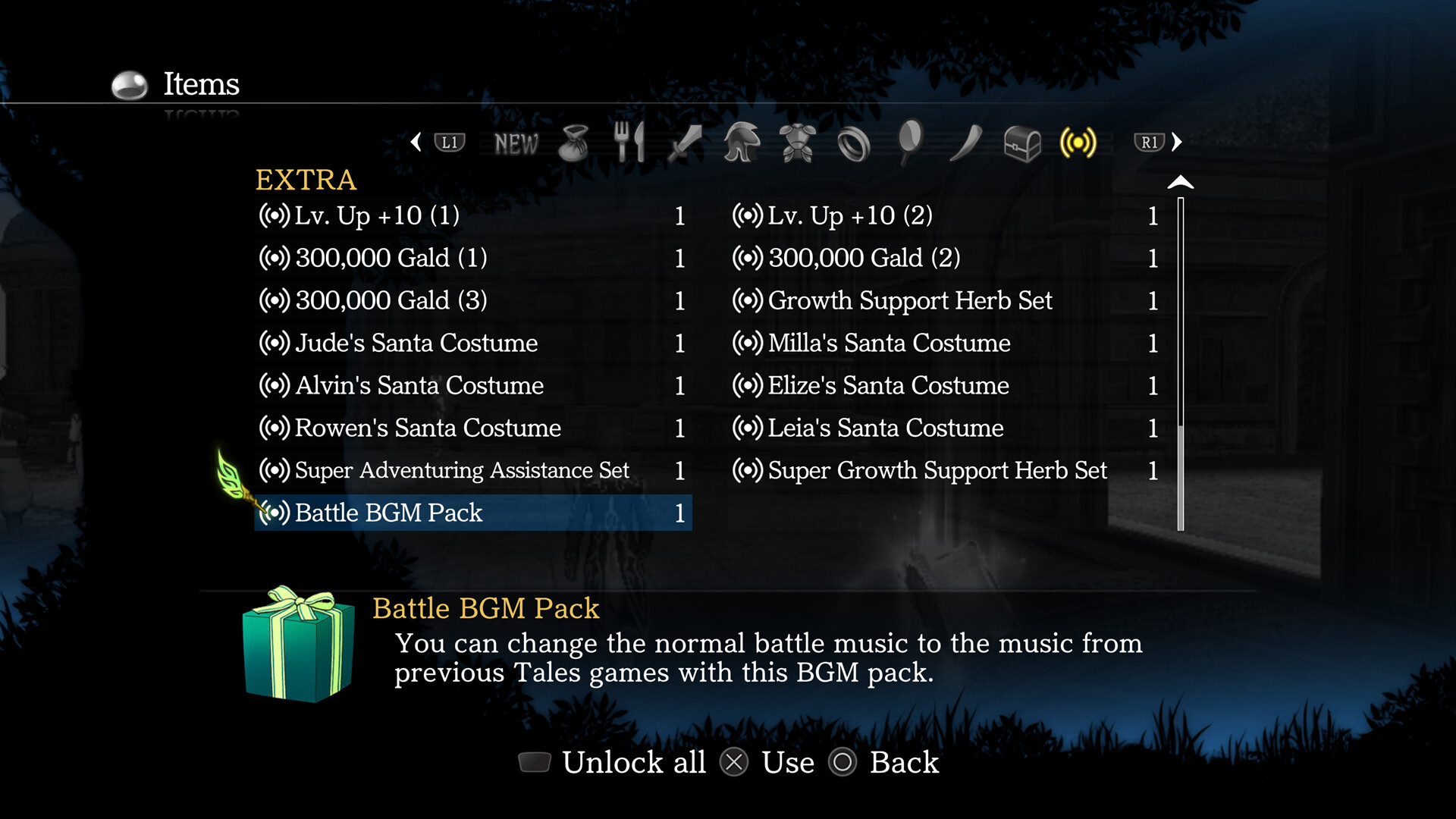The image size is (1456, 819).
Task: Select the magnifying glass category icon
Action: [x=910, y=143]
